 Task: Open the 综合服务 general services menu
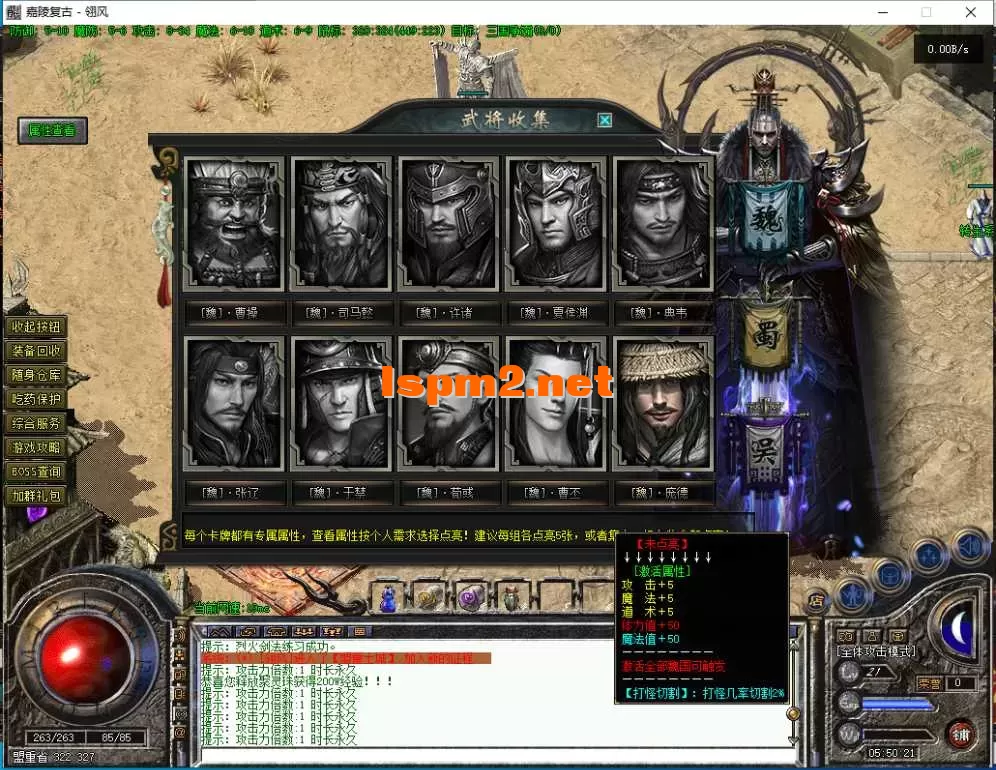pos(37,423)
